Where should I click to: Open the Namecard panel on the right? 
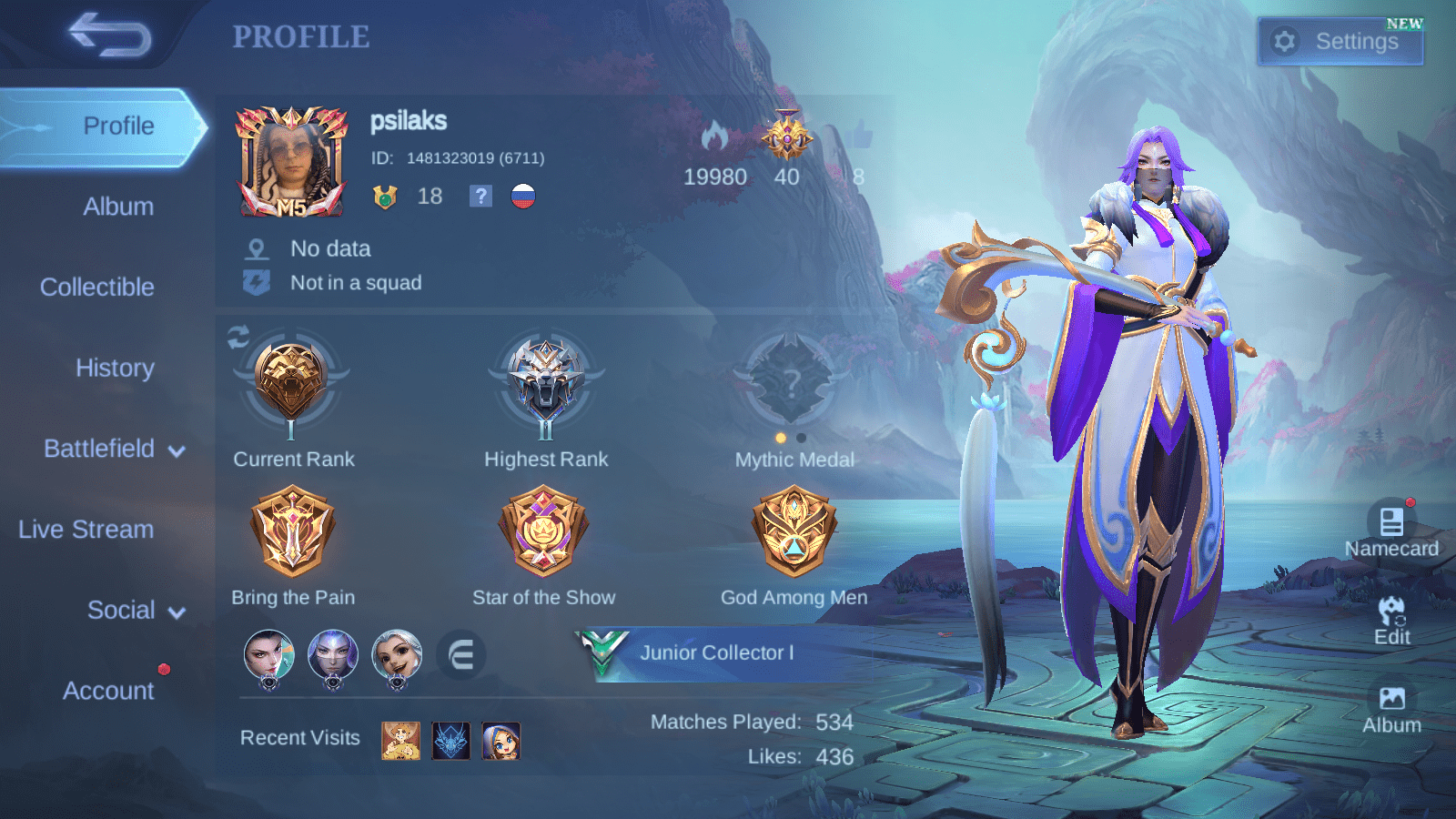click(x=1391, y=528)
